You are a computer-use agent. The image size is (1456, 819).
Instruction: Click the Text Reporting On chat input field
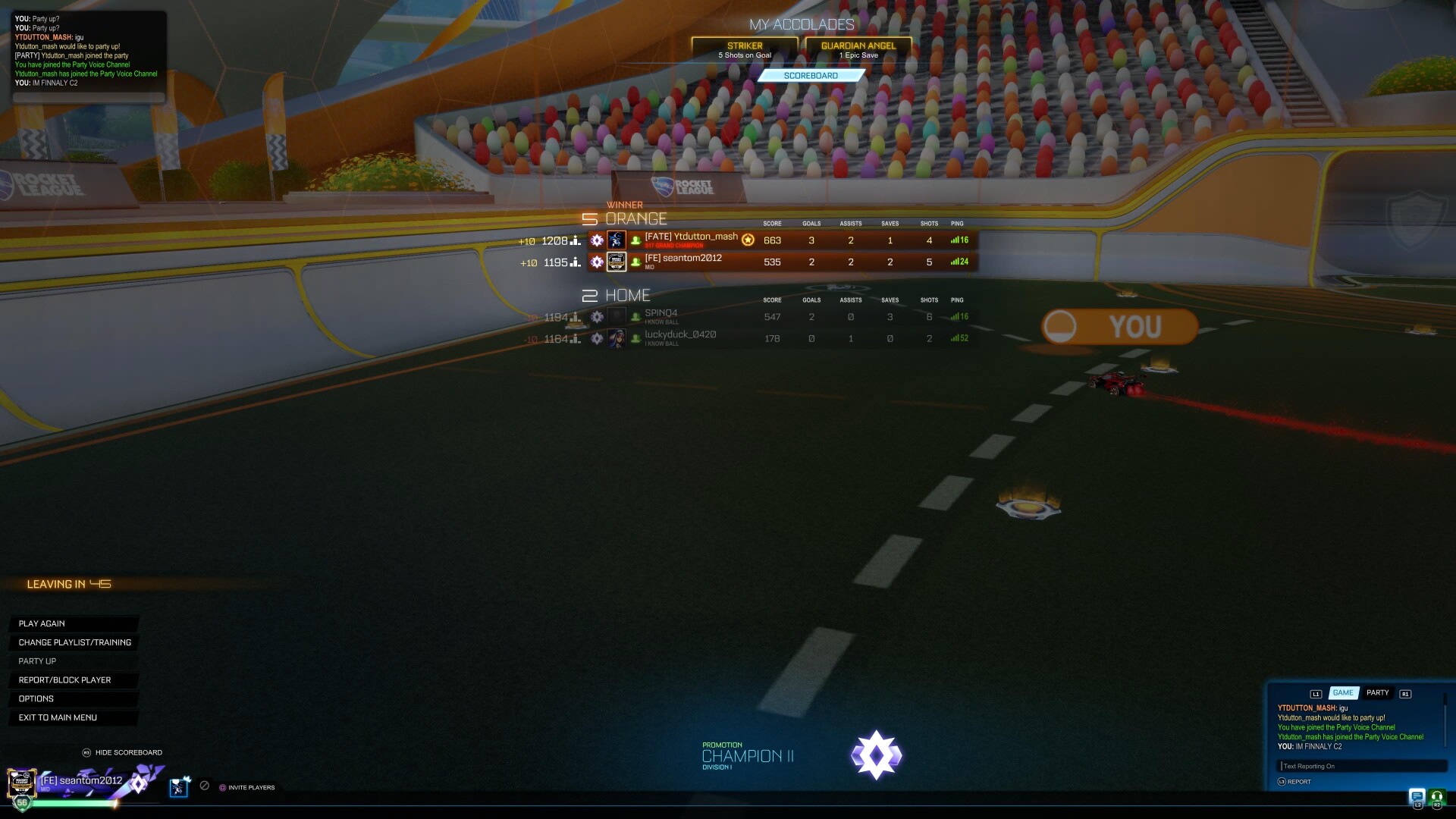click(1361, 766)
